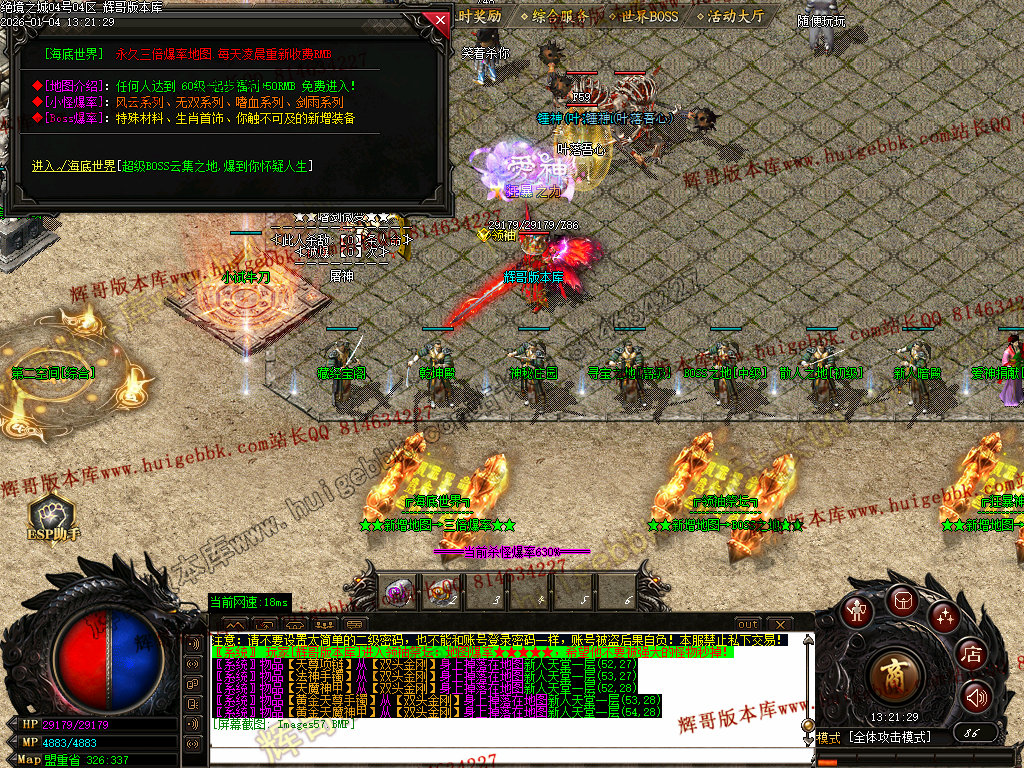The height and width of the screenshot is (768, 1024).
Task: Open the skills sparkle round button
Action: (x=944, y=616)
